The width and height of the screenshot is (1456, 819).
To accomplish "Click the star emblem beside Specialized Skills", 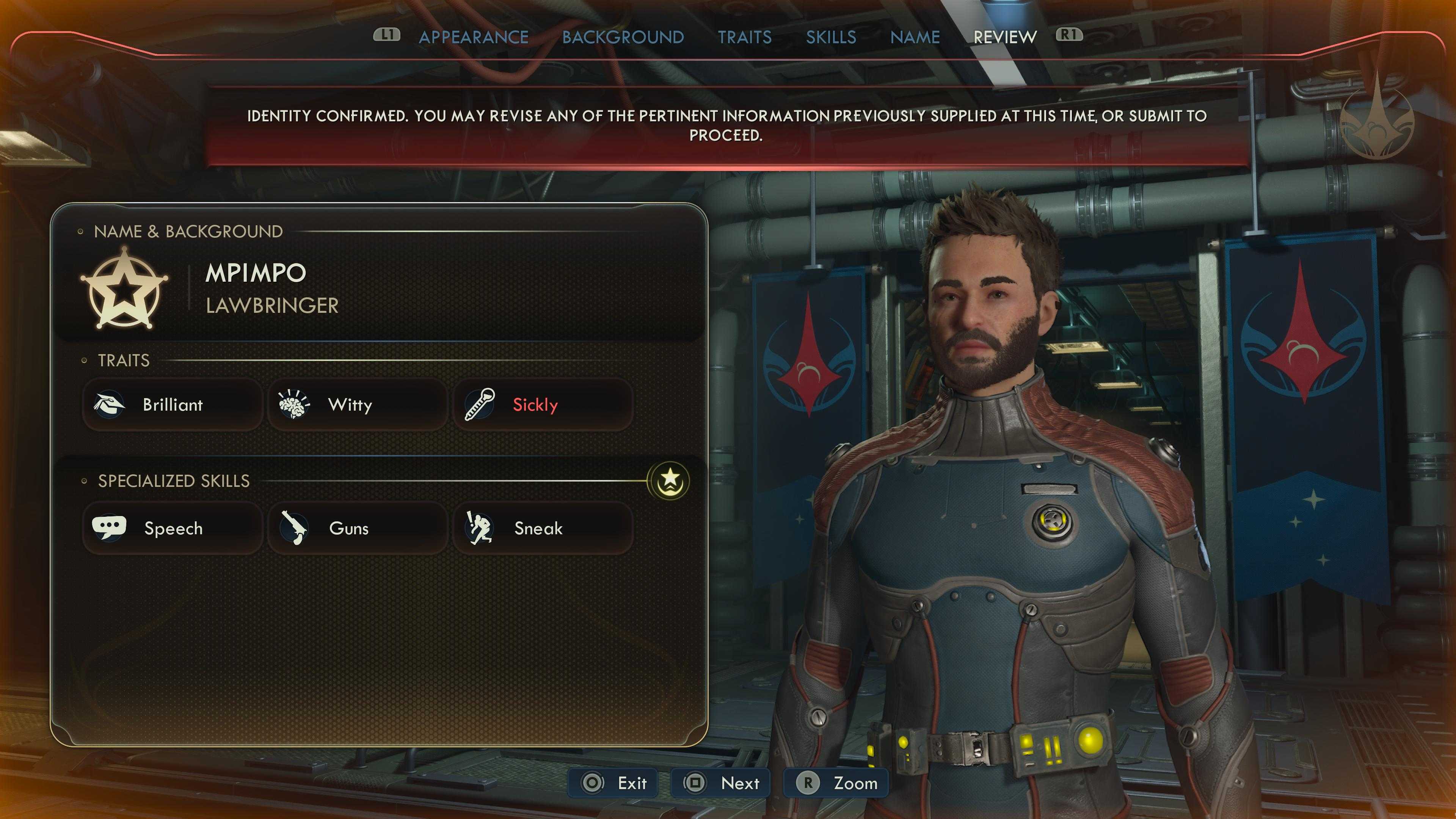I will click(670, 480).
